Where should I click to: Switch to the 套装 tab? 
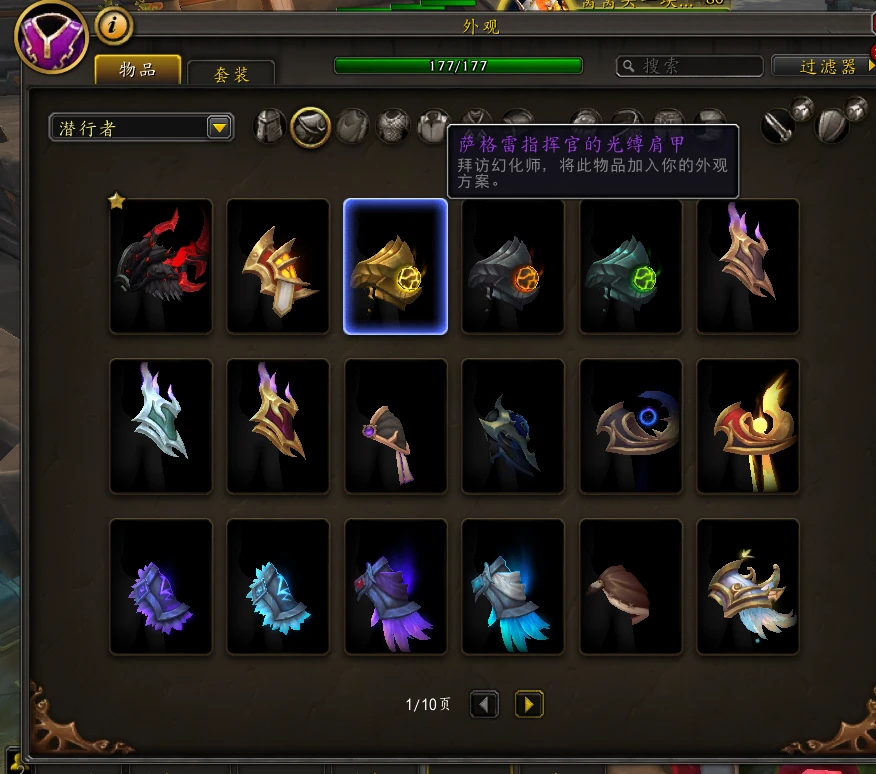[231, 73]
